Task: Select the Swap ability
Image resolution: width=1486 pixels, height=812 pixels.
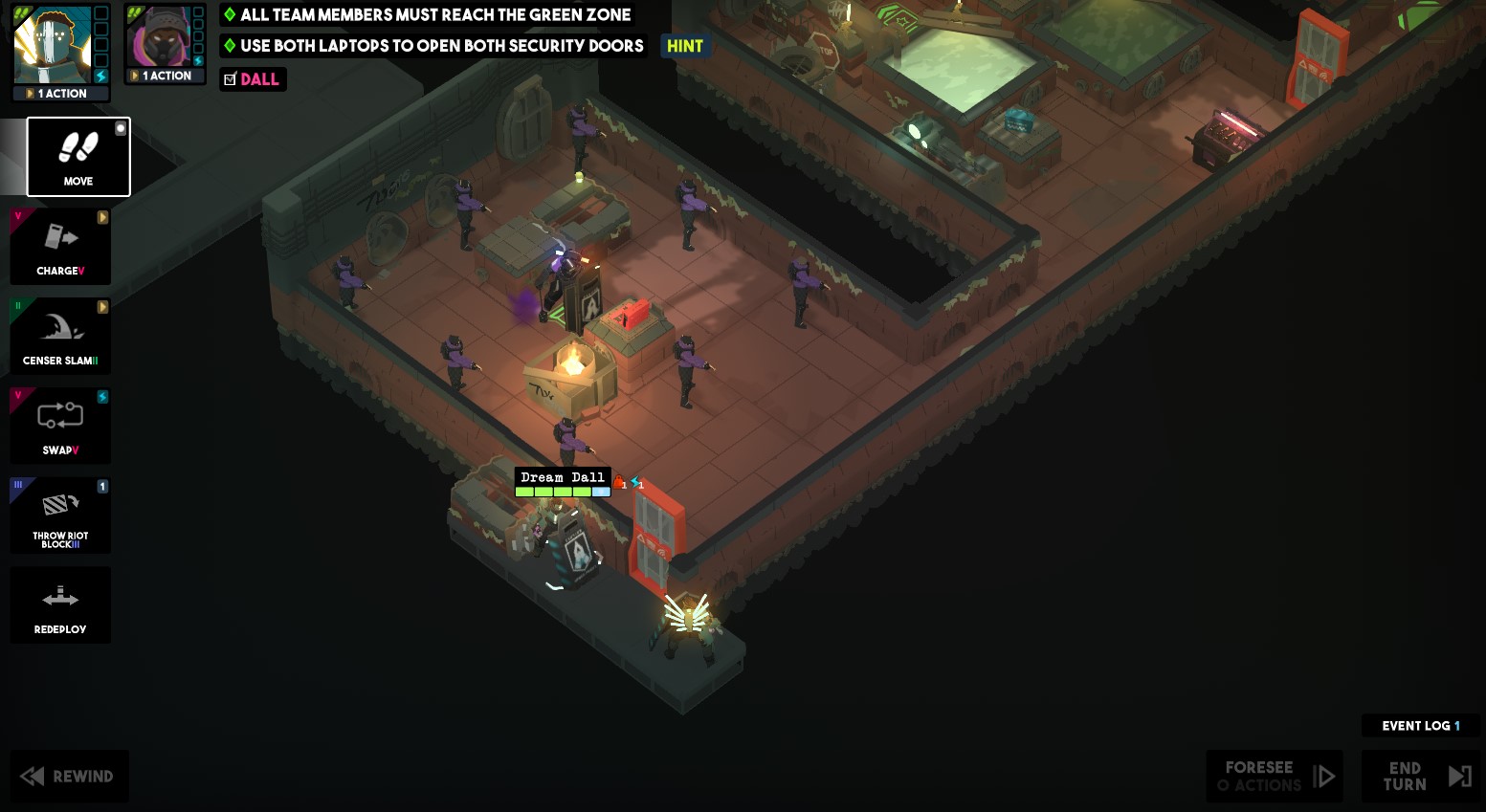Action: [59, 426]
